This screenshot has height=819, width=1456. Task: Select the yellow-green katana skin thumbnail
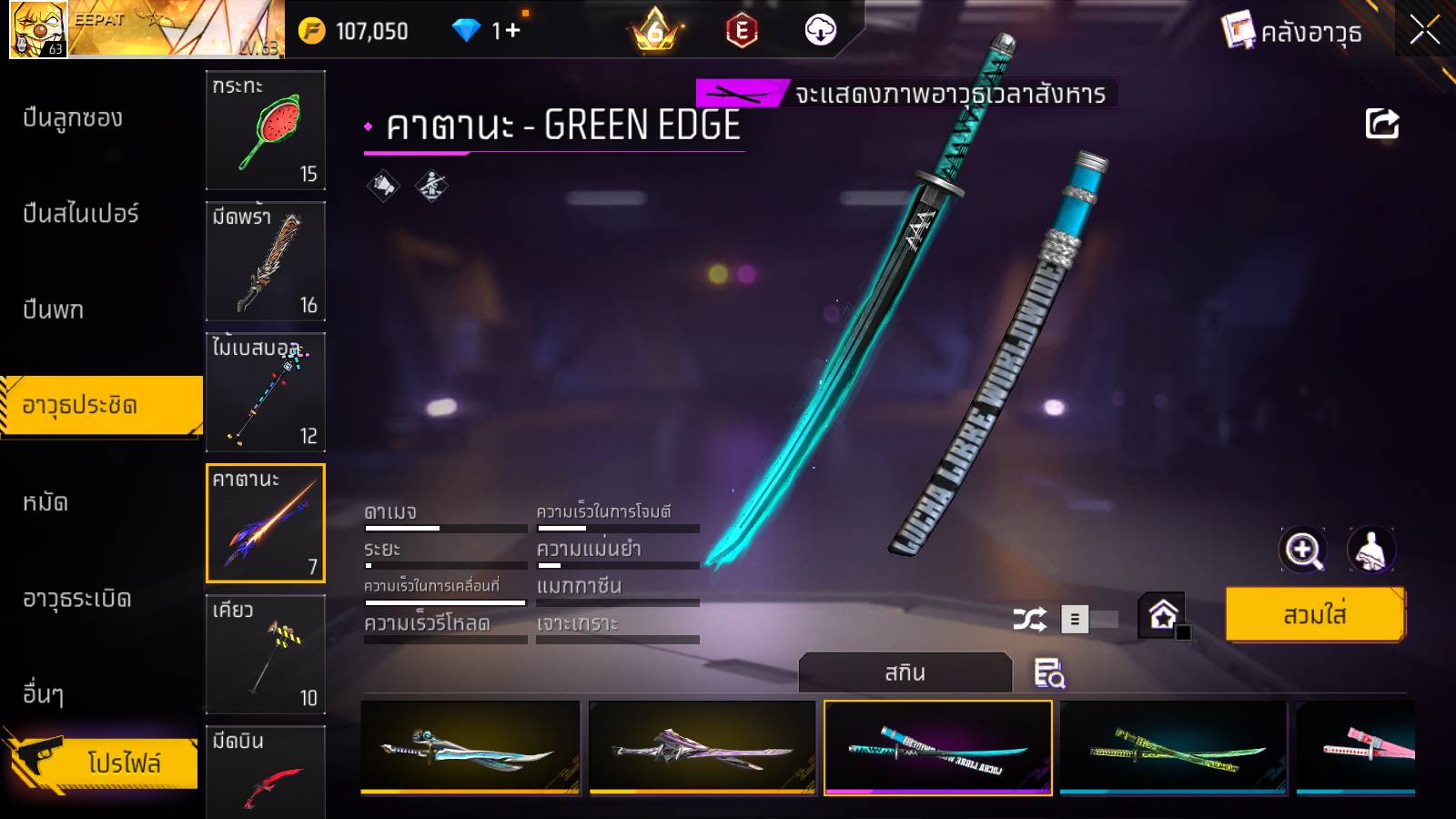(x=1173, y=748)
